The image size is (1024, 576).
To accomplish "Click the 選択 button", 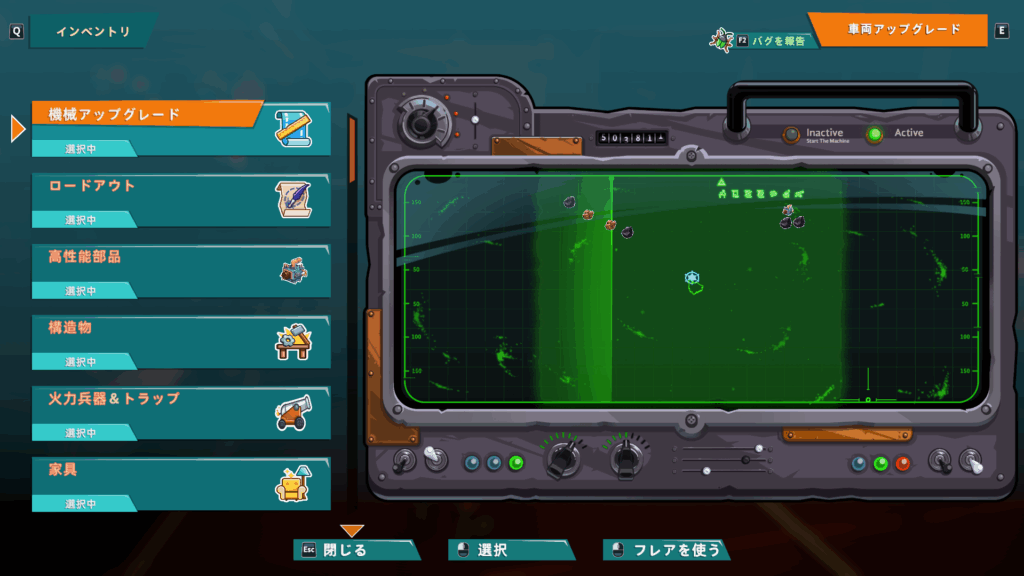I will point(510,550).
